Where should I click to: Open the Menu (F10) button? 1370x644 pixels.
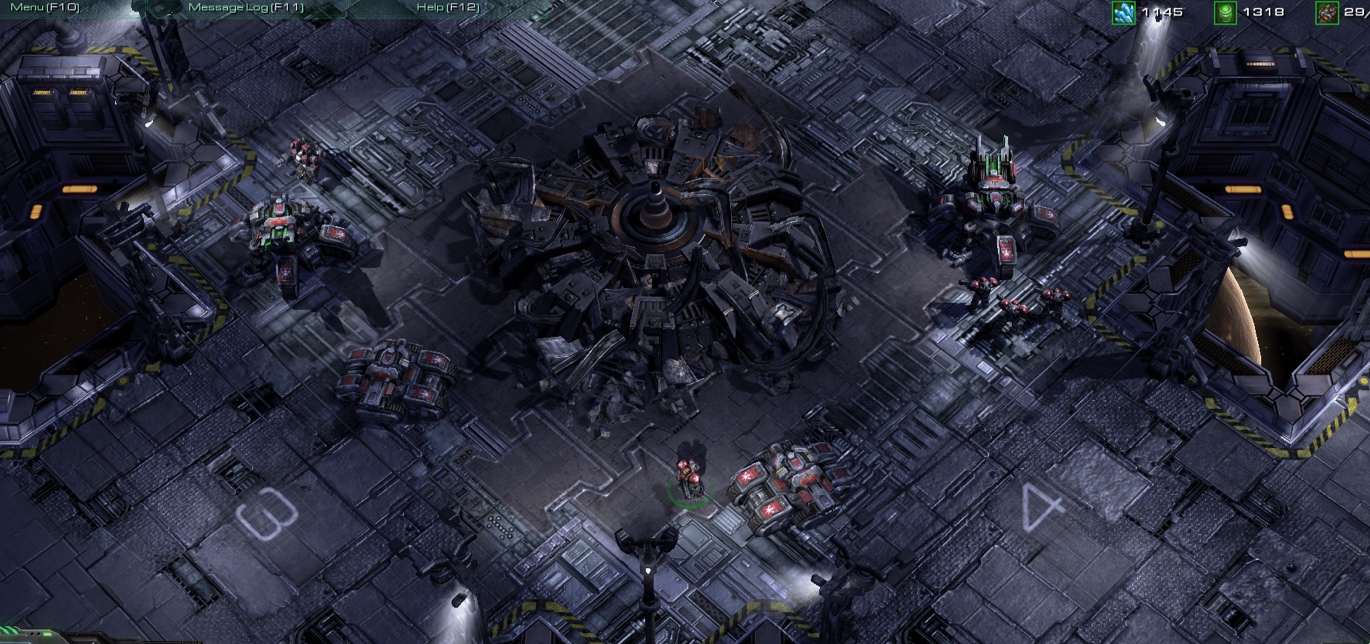click(x=45, y=7)
